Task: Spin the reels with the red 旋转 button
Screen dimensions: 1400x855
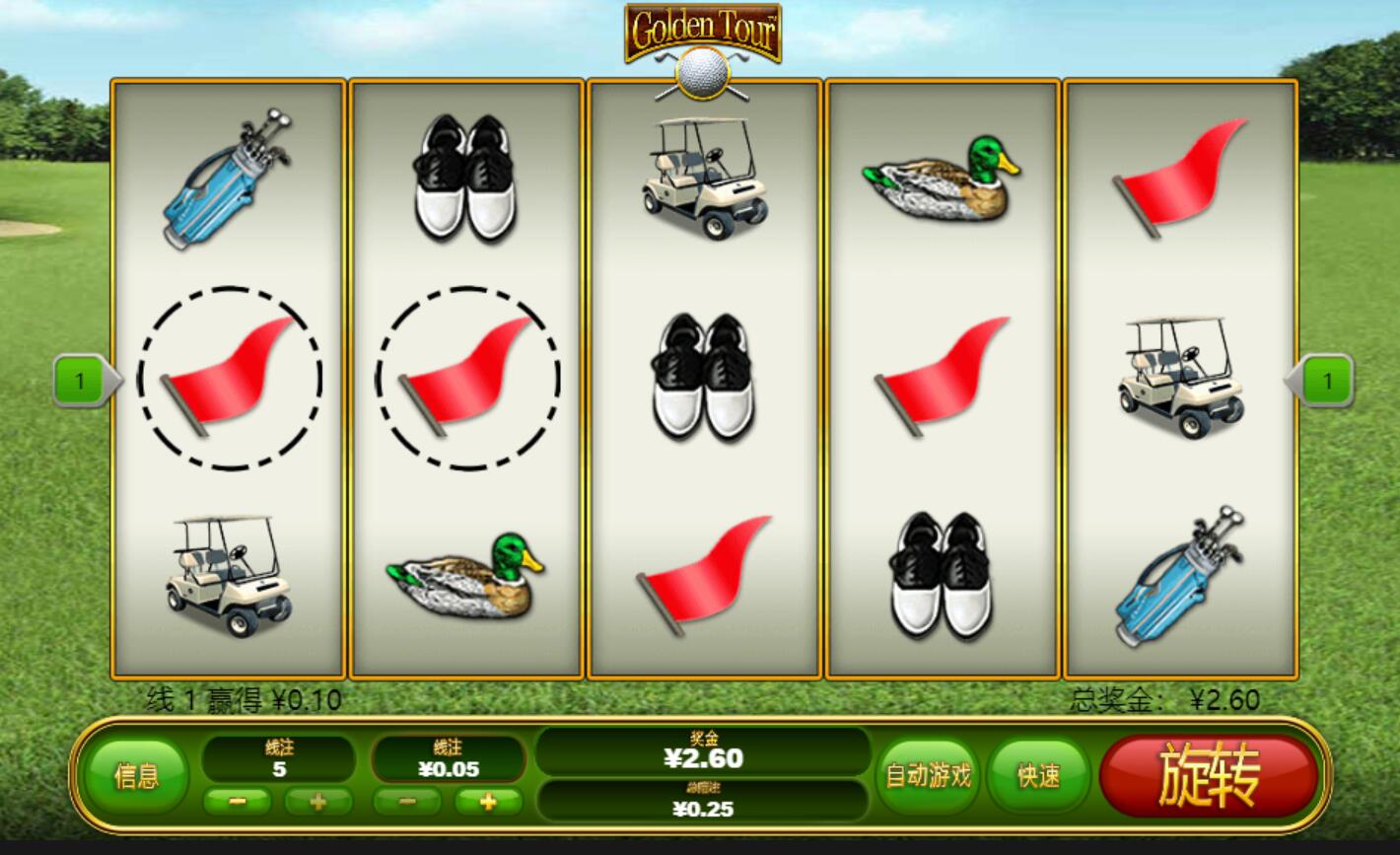Action: click(1209, 775)
